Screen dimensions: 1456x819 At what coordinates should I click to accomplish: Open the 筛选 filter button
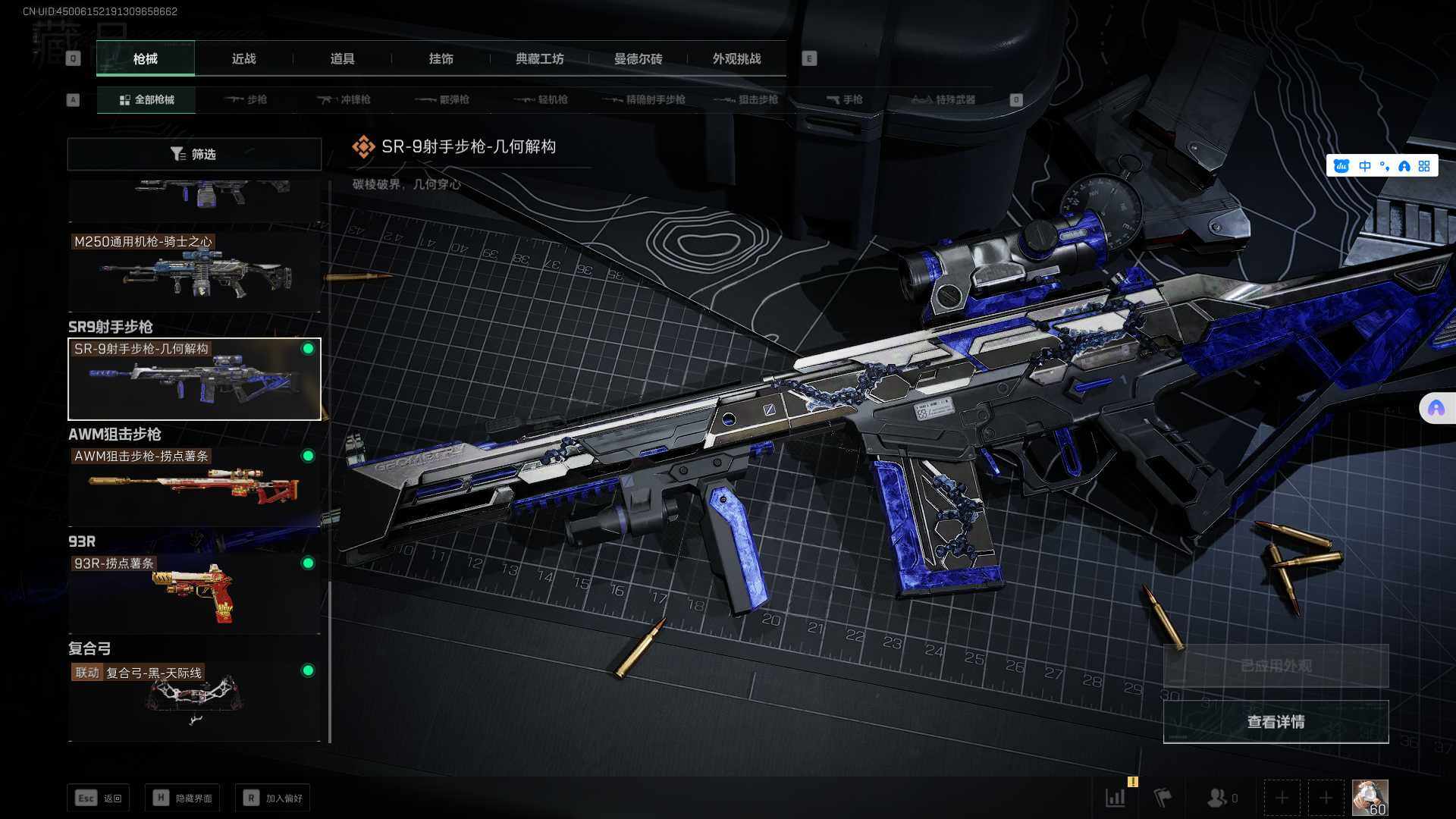click(x=194, y=154)
